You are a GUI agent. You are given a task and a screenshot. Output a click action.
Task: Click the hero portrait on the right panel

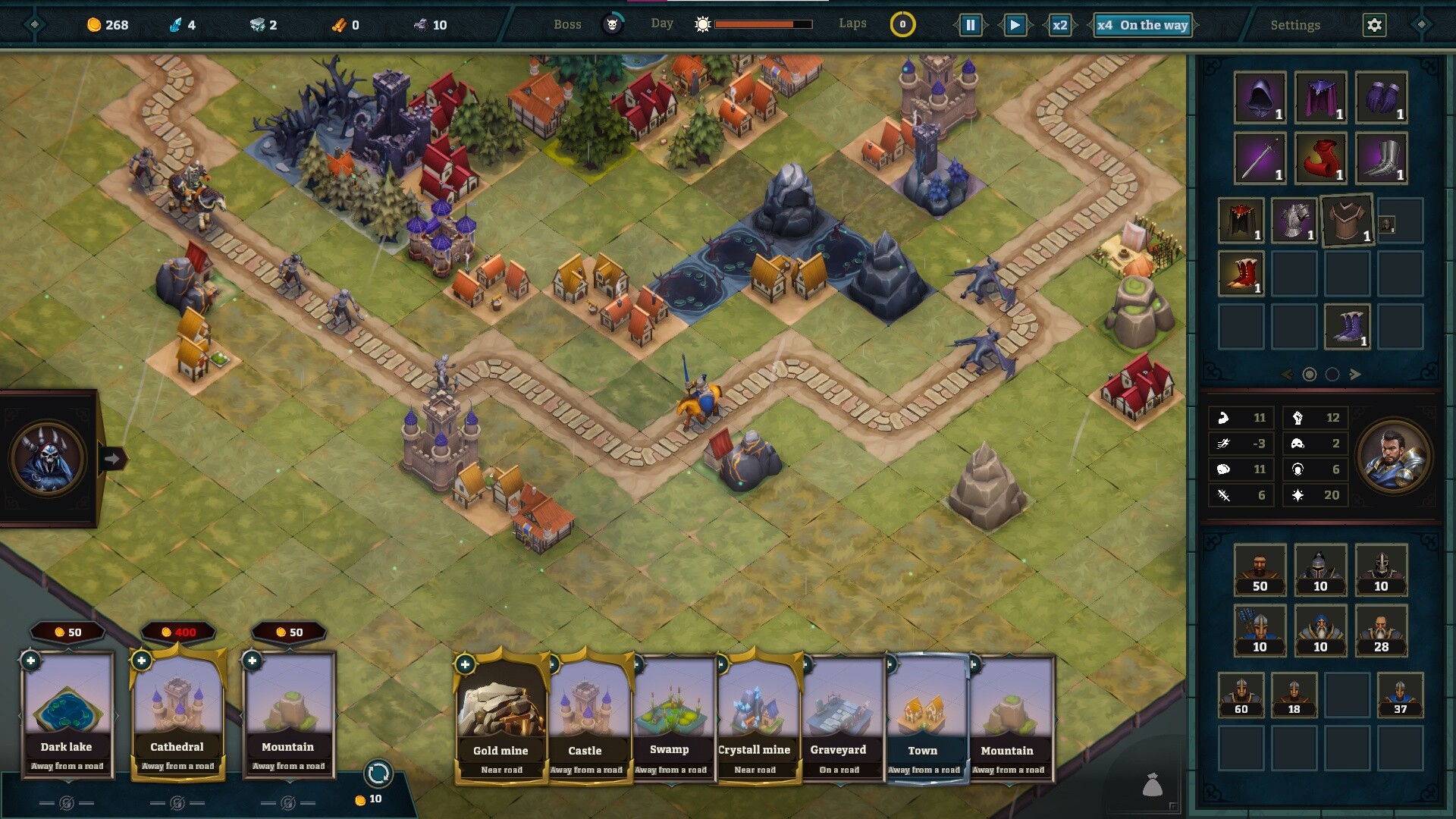tap(1396, 456)
